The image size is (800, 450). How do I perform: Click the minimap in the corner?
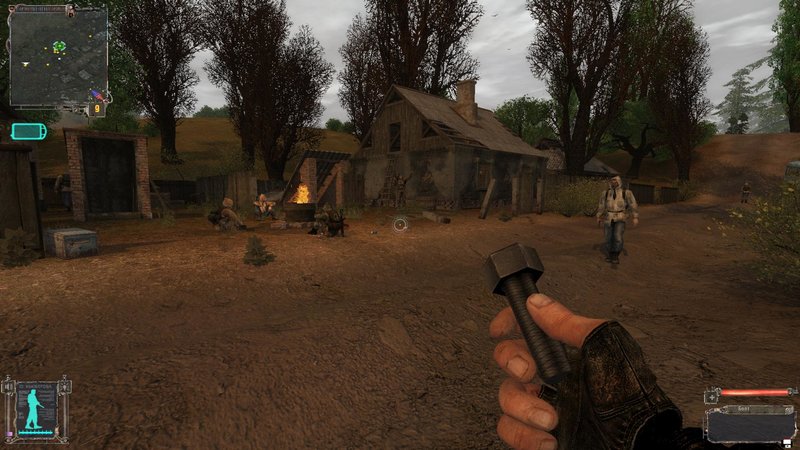pos(58,57)
